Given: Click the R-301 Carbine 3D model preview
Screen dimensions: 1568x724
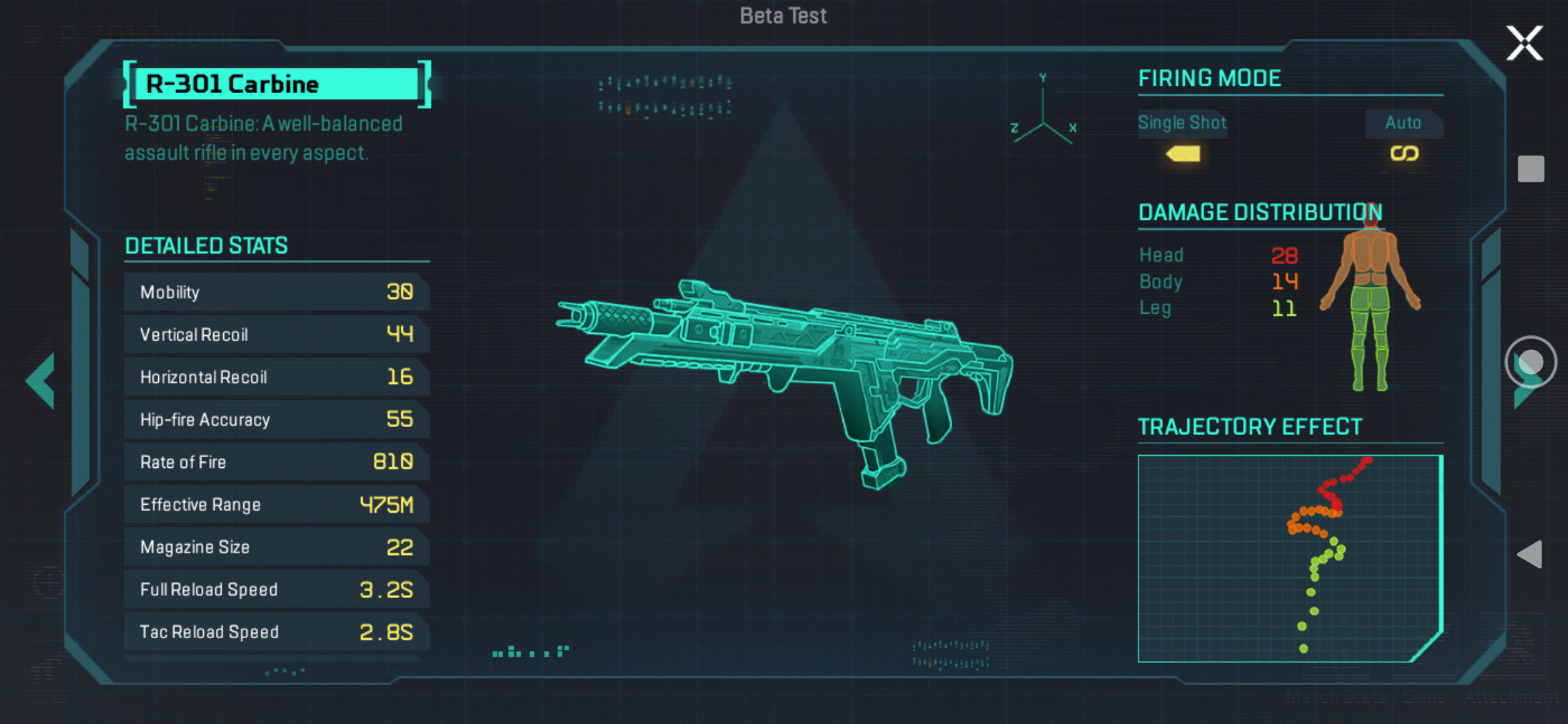Looking at the screenshot, I should [x=784, y=375].
